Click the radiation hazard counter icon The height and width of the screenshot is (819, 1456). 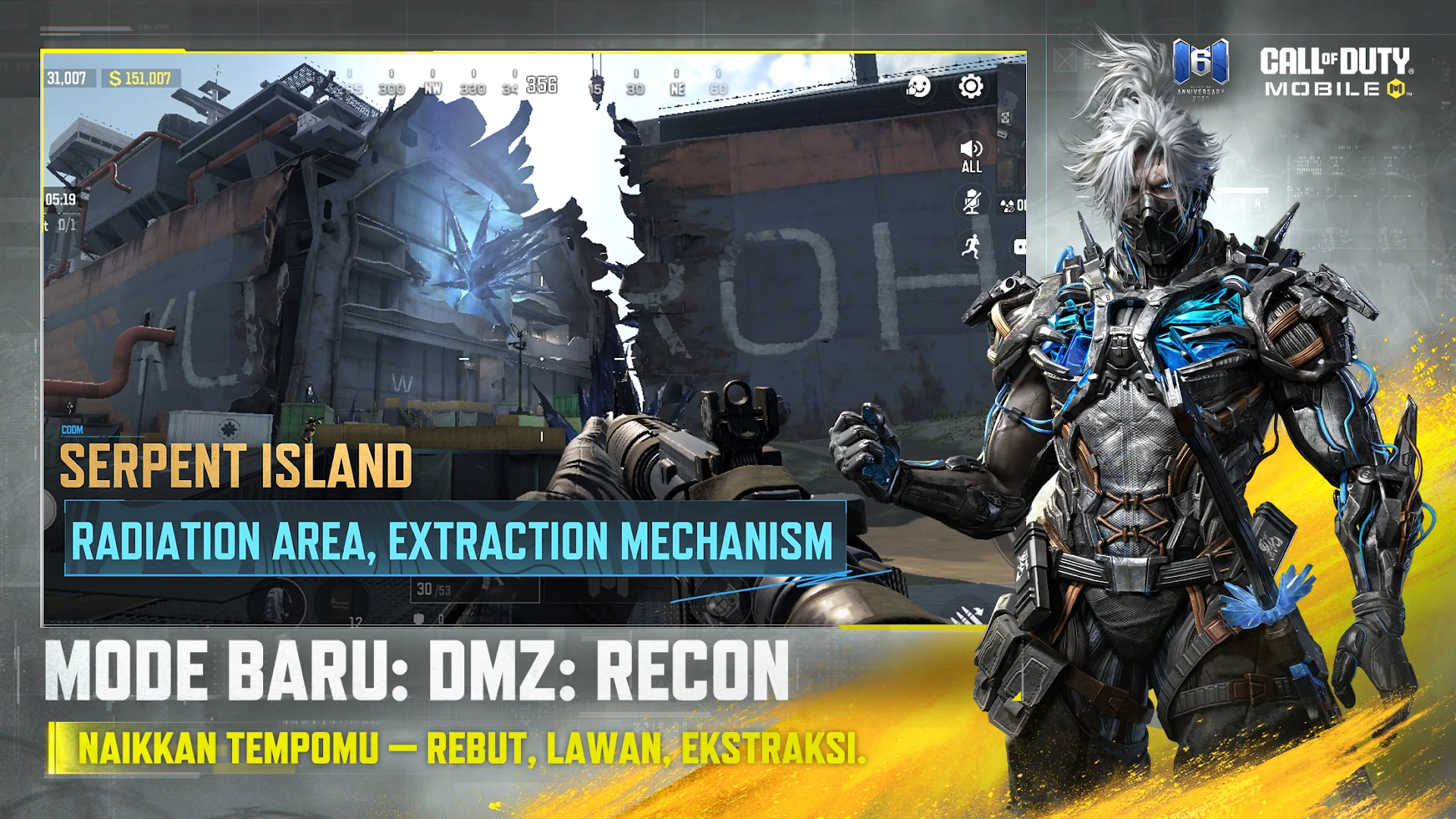pyautogui.click(x=1006, y=204)
